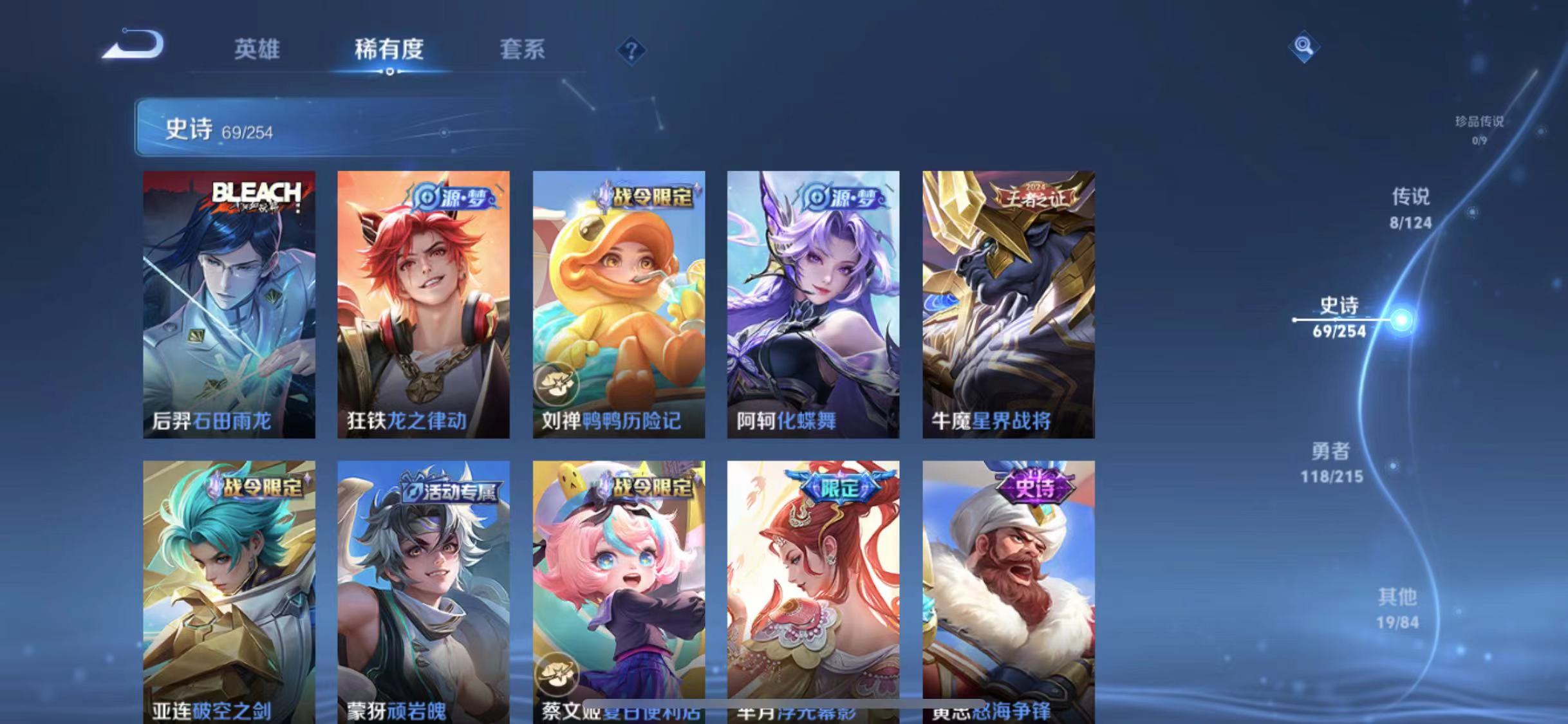Switch to the 英雄 tab
Viewport: 1568px width, 724px height.
tap(257, 50)
